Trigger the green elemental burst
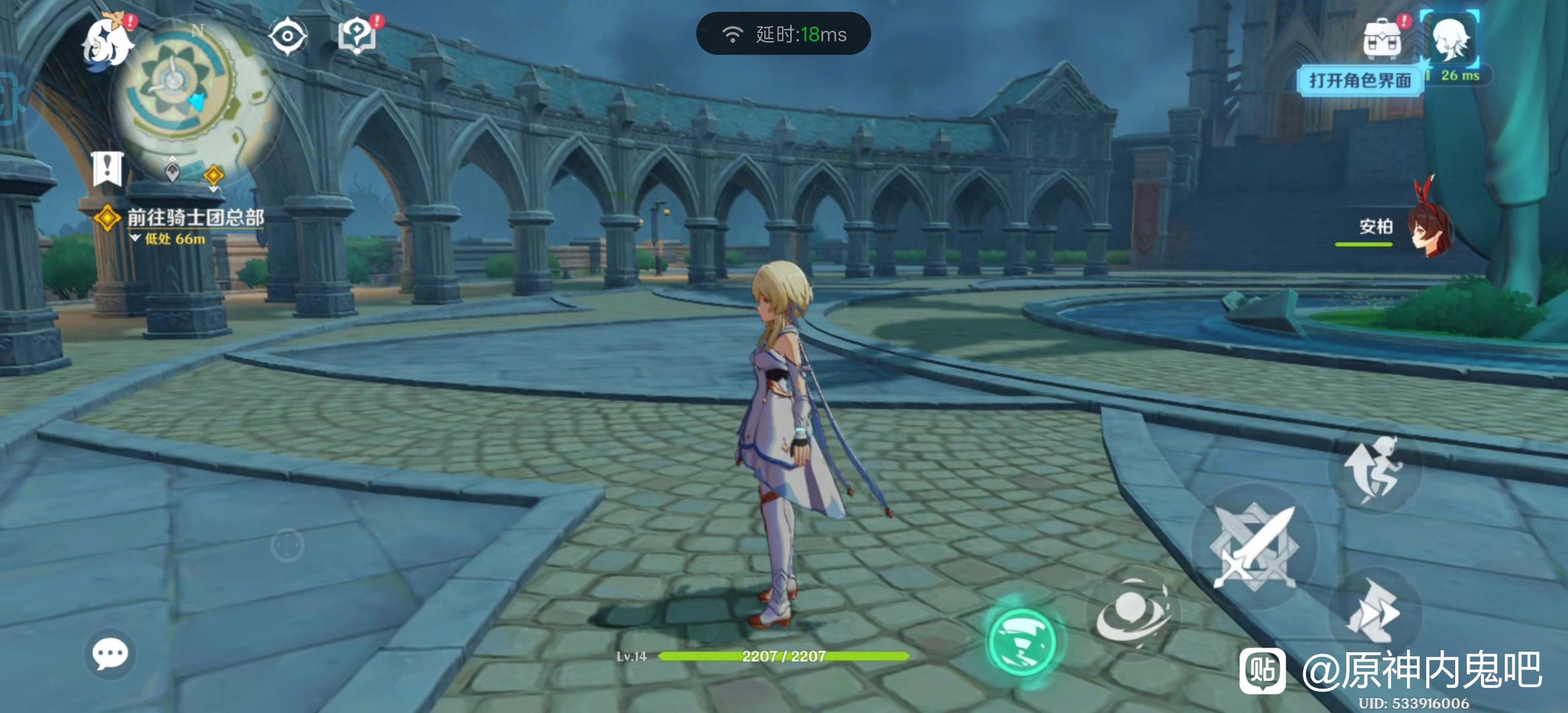The width and height of the screenshot is (1568, 713). tap(1022, 642)
